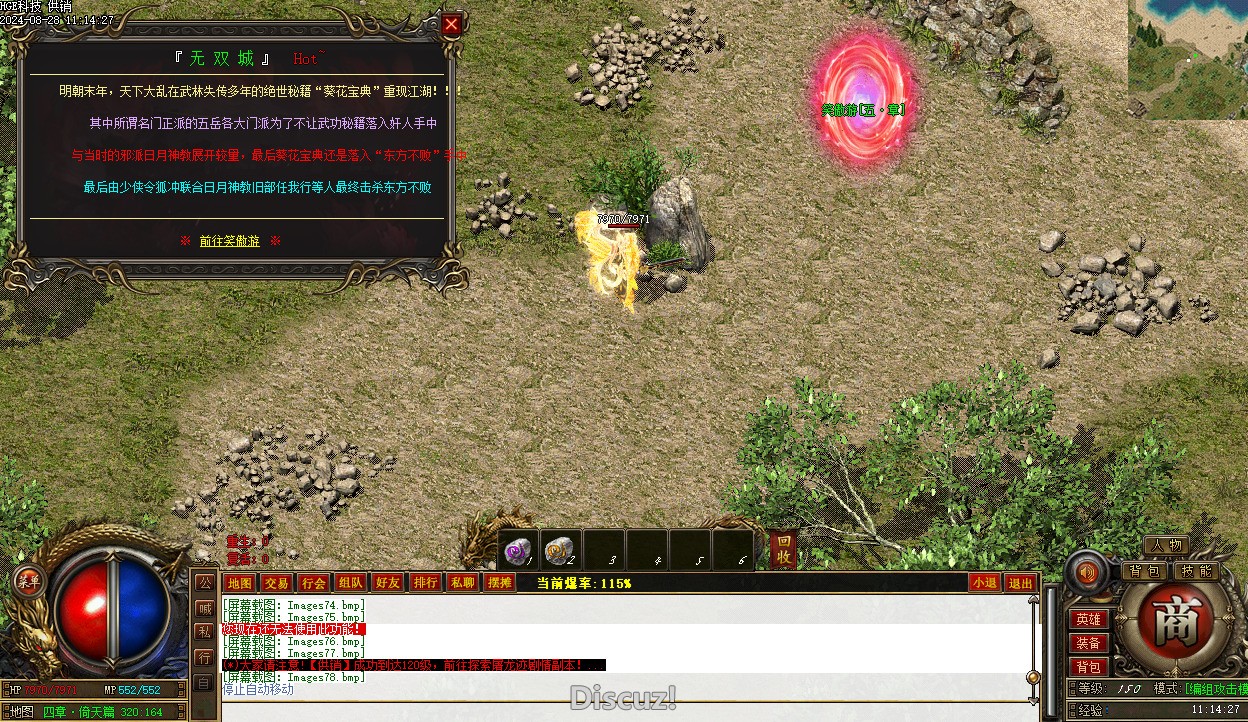Viewport: 1248px width, 722px height.
Task: Select the 组队 team button
Action: [x=350, y=583]
